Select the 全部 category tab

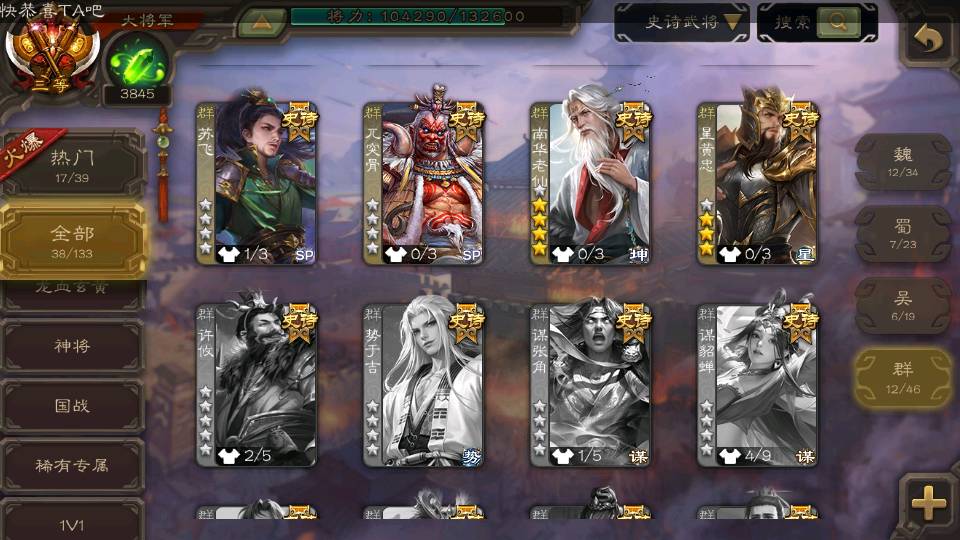click(72, 240)
